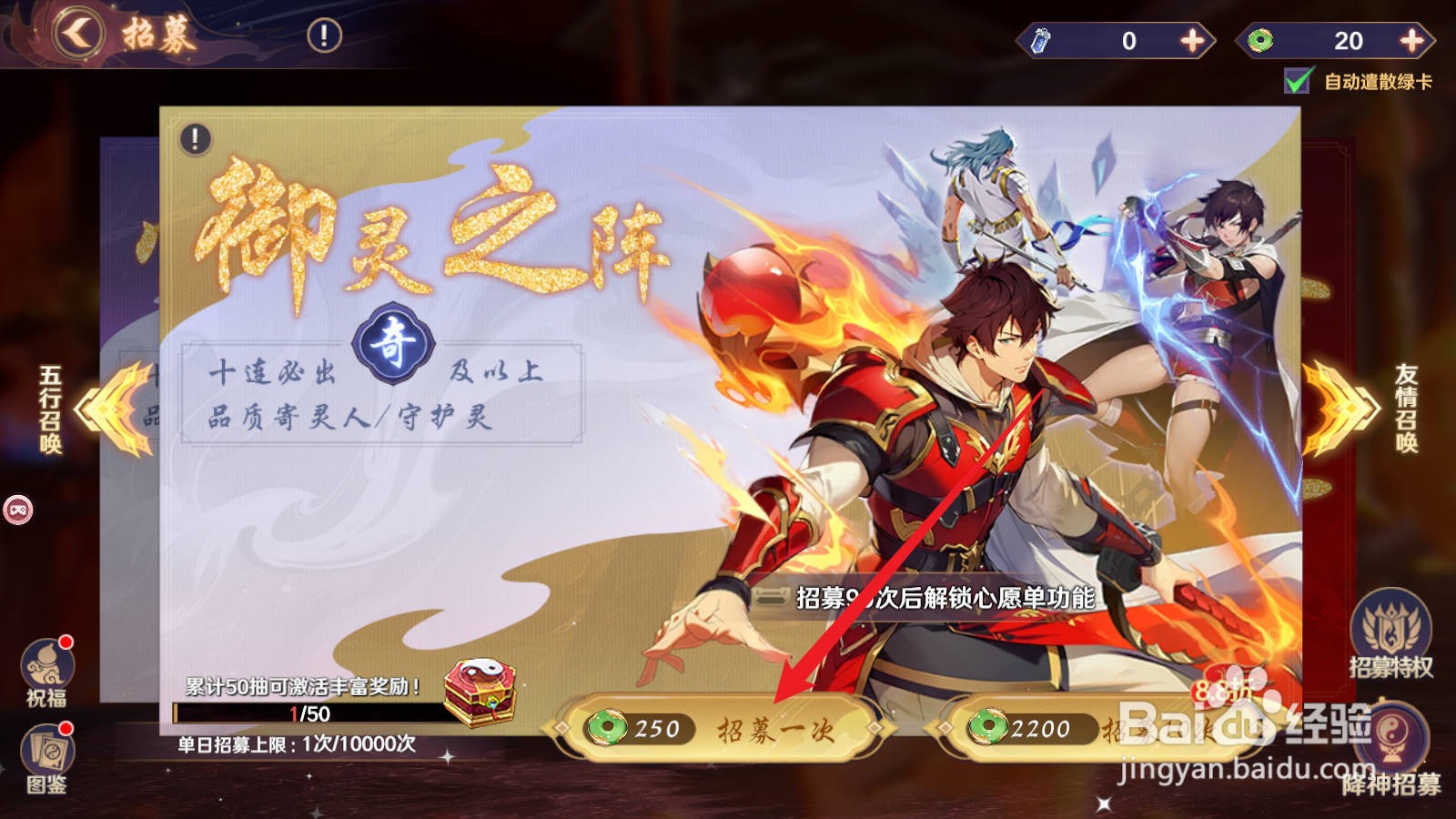The height and width of the screenshot is (819, 1456).
Task: Expand the left arrow toward 五行召唤
Action: (86, 409)
